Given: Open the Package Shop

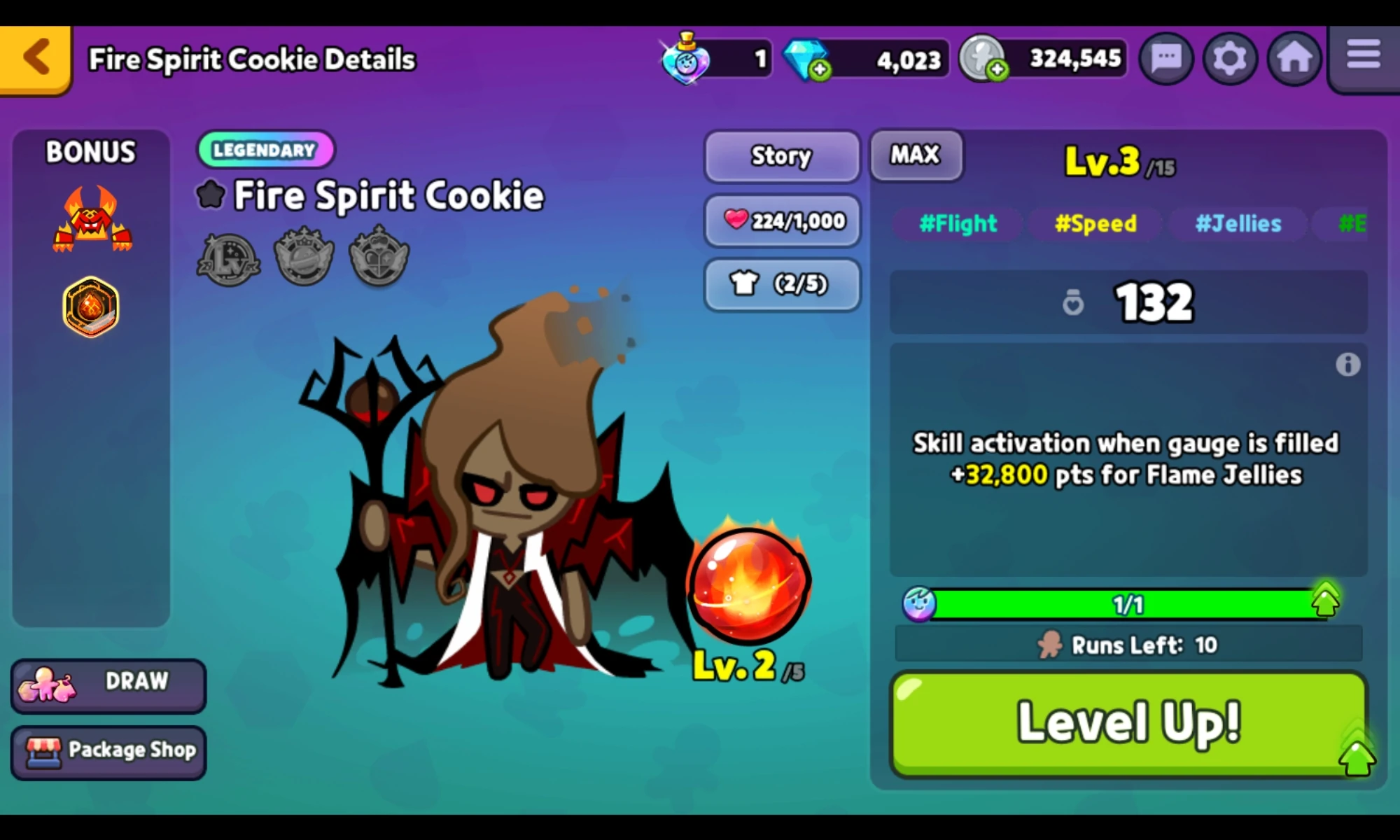Looking at the screenshot, I should (x=108, y=750).
